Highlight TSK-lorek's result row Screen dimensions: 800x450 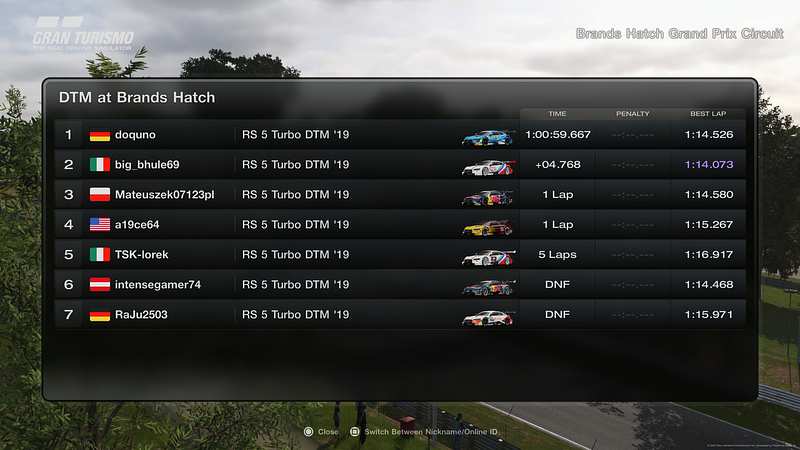400,255
